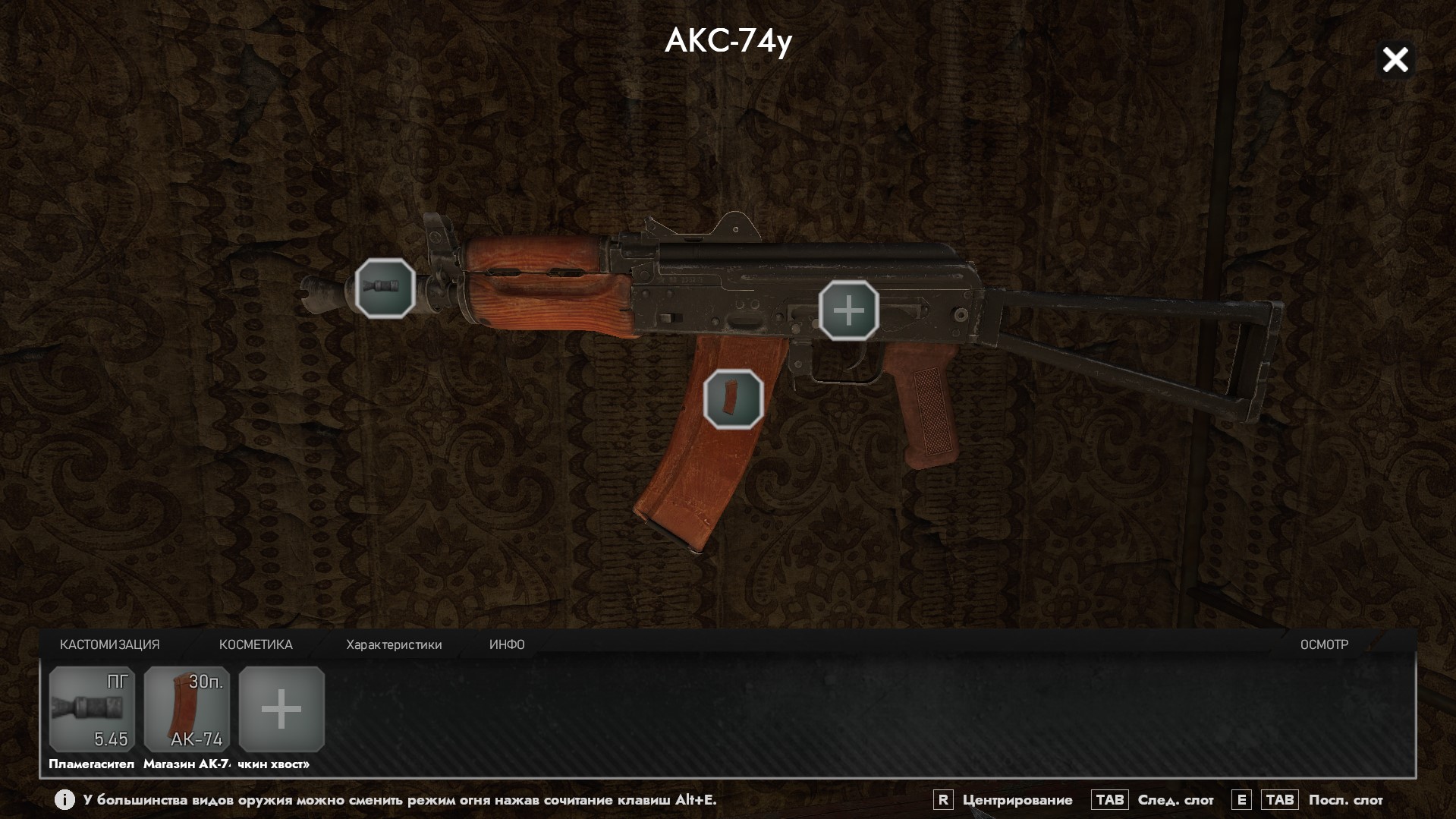Screen dimensions: 1456x819
Task: Show the Характеристики tab
Action: (394, 644)
